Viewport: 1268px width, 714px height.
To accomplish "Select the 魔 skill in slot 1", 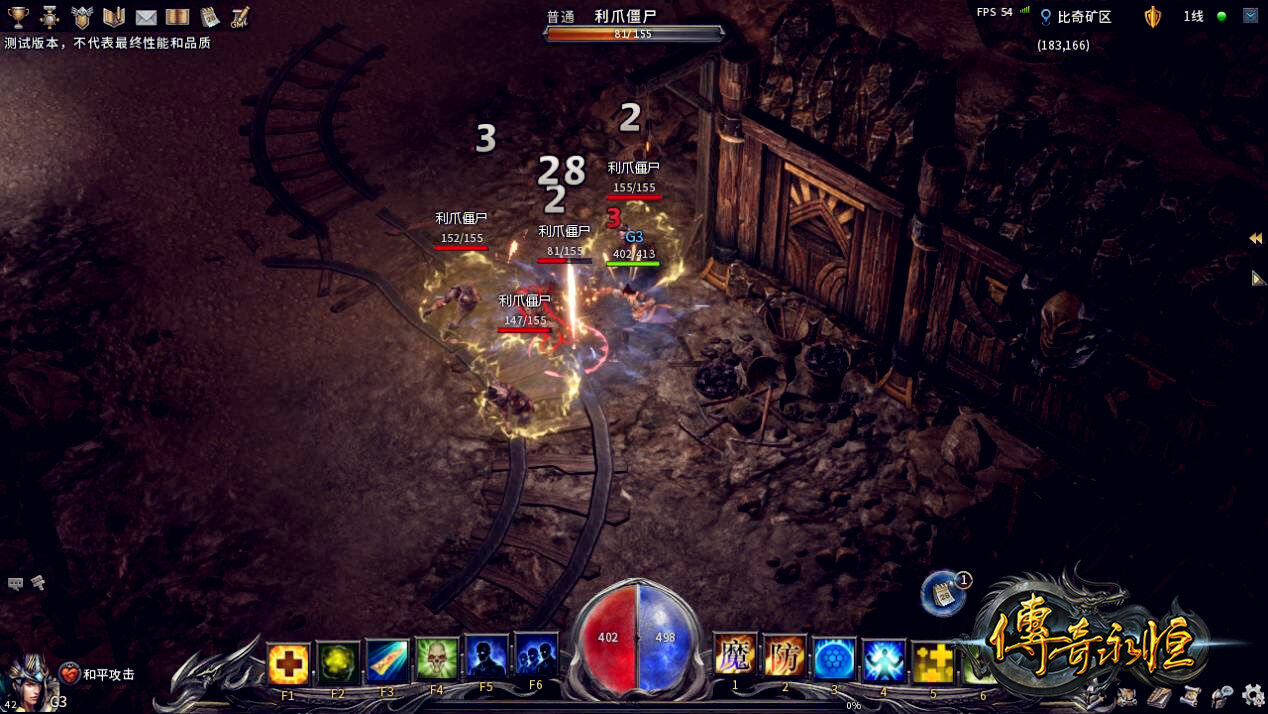I will (x=735, y=655).
